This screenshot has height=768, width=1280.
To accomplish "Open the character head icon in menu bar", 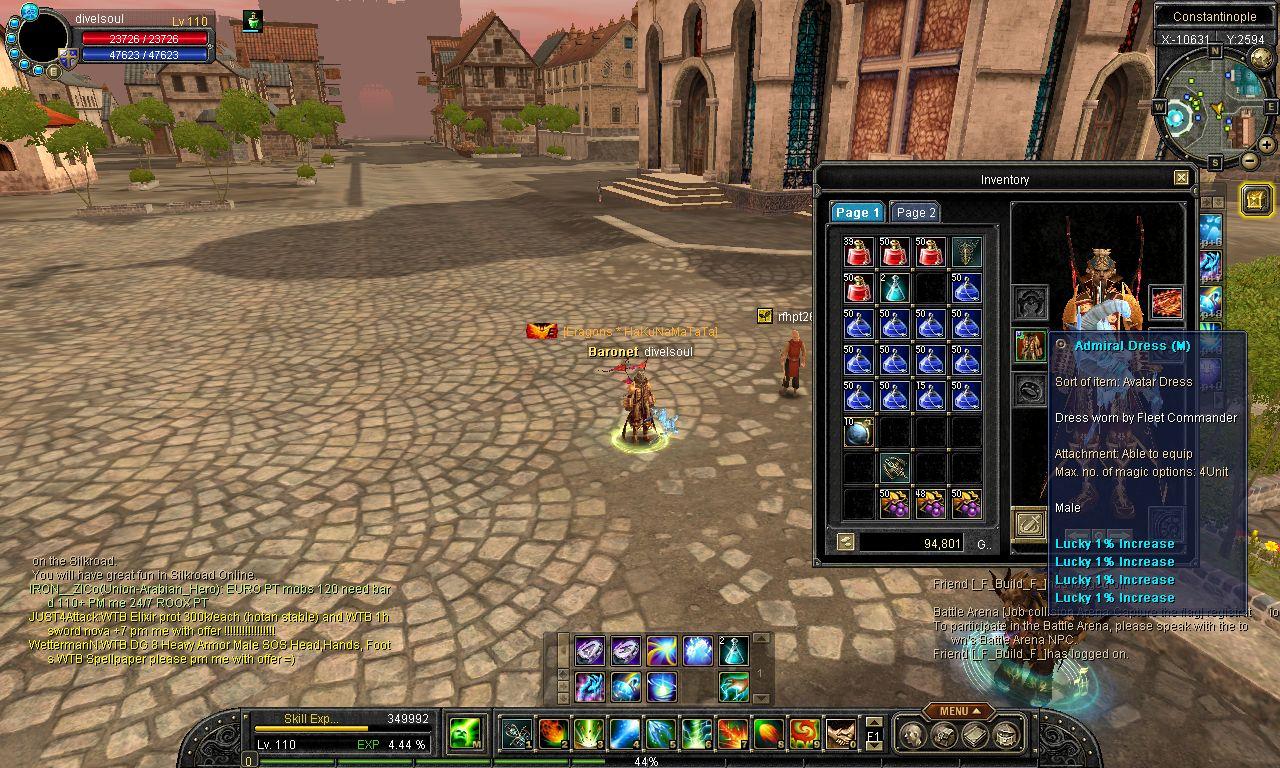I will (x=914, y=735).
